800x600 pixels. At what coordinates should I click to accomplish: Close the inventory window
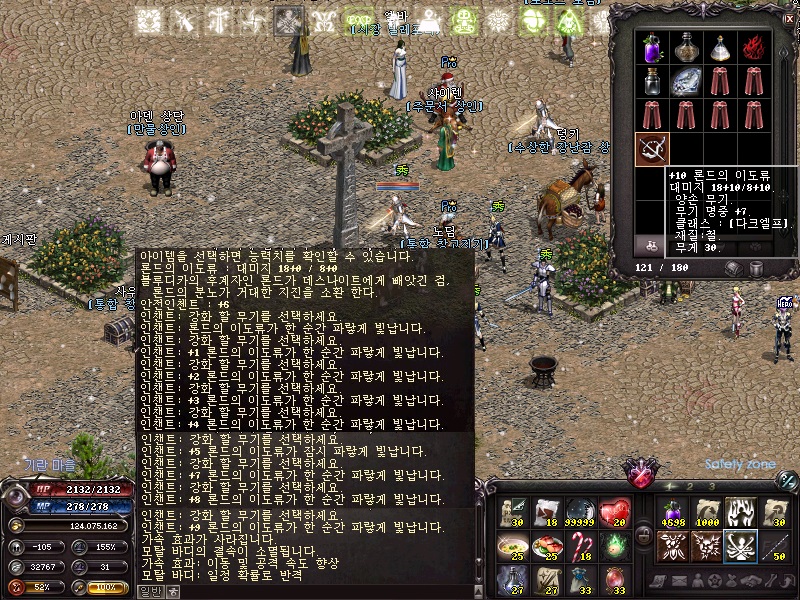[x=788, y=18]
